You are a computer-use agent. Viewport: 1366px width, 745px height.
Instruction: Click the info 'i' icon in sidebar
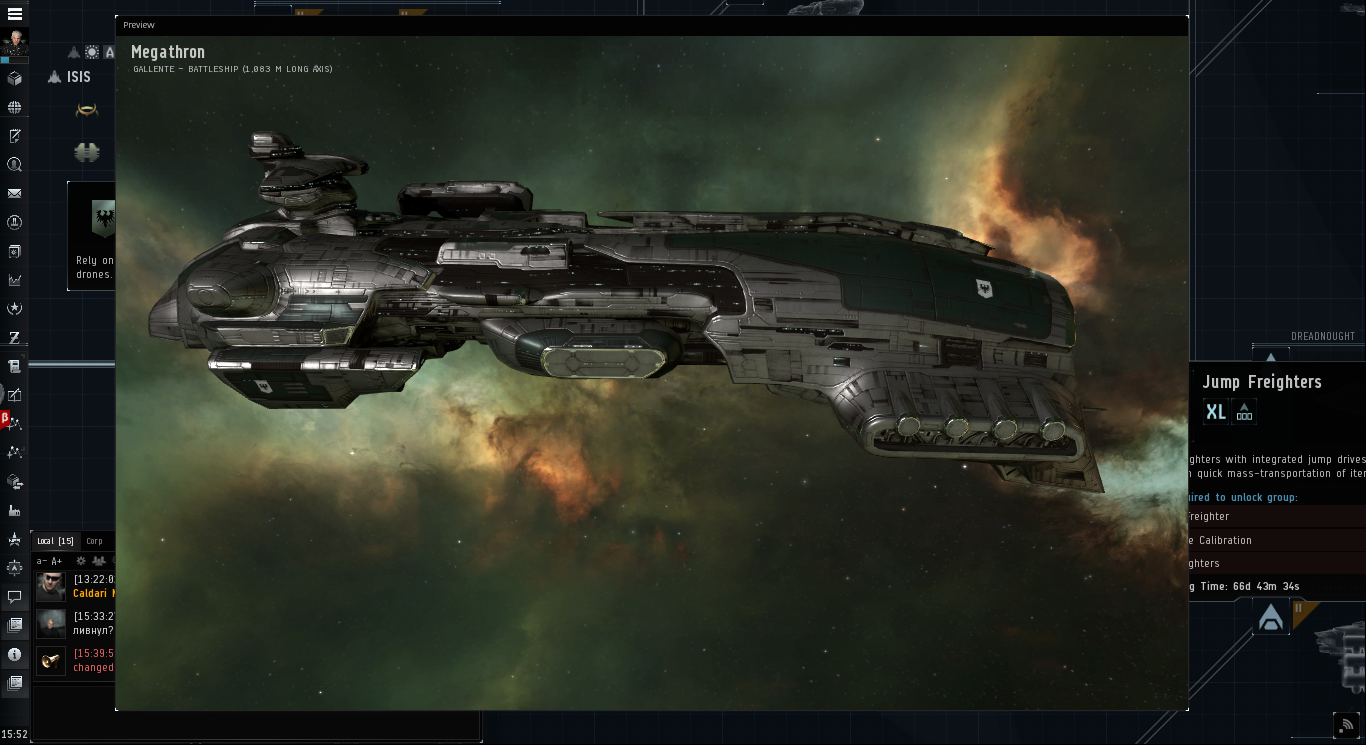coord(15,655)
